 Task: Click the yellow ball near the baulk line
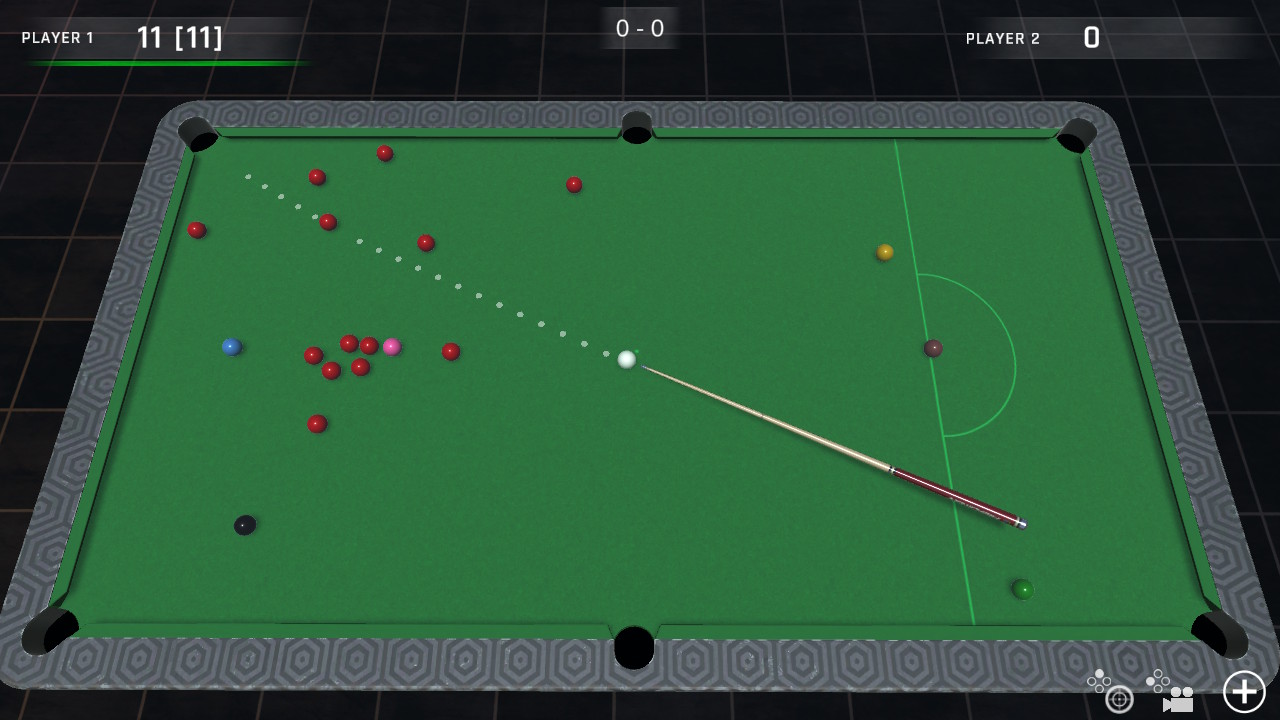[x=884, y=253]
